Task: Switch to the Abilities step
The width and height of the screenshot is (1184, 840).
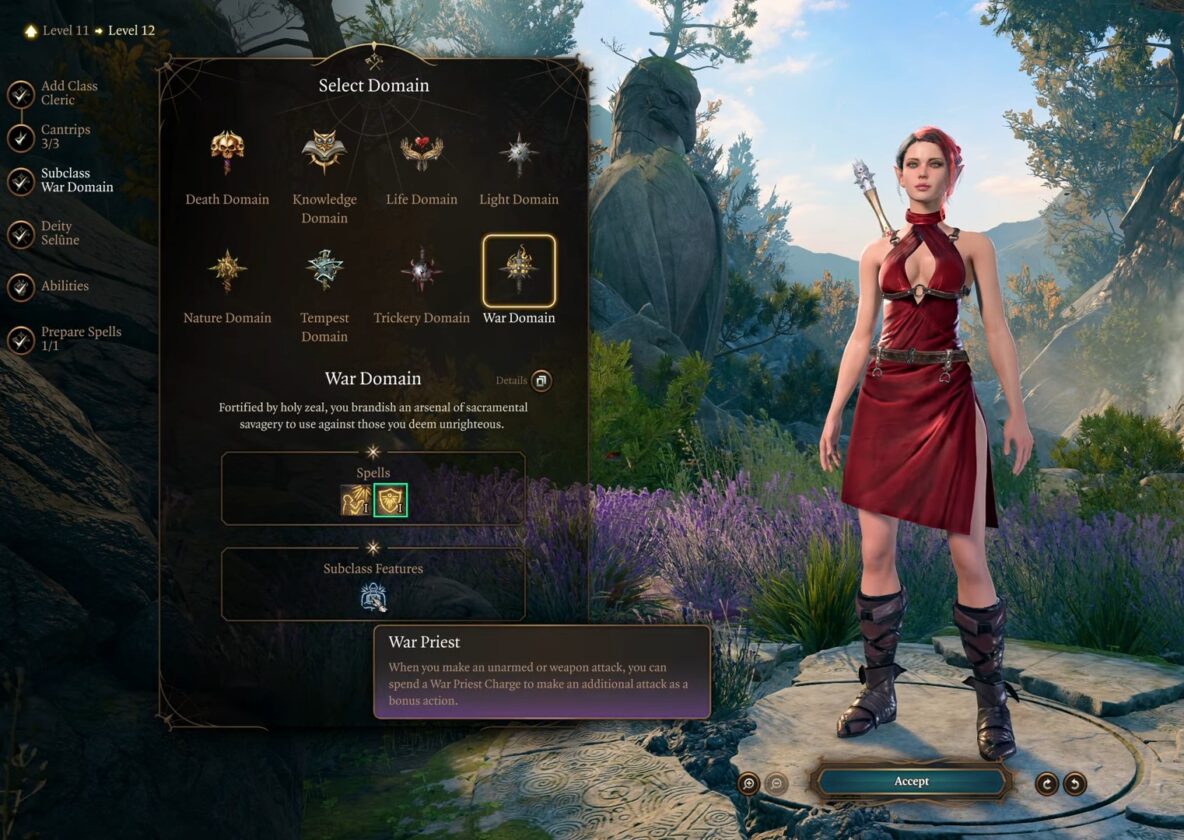Action: (x=21, y=287)
